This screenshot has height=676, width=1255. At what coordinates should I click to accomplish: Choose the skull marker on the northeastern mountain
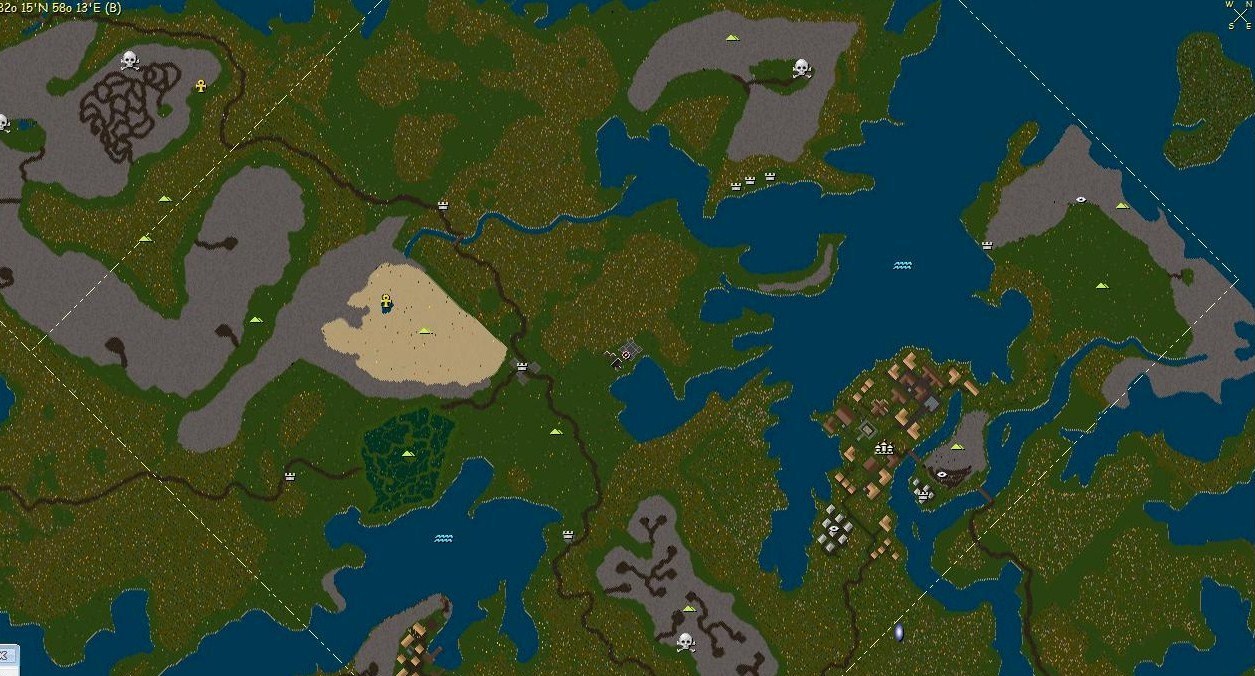click(x=801, y=68)
